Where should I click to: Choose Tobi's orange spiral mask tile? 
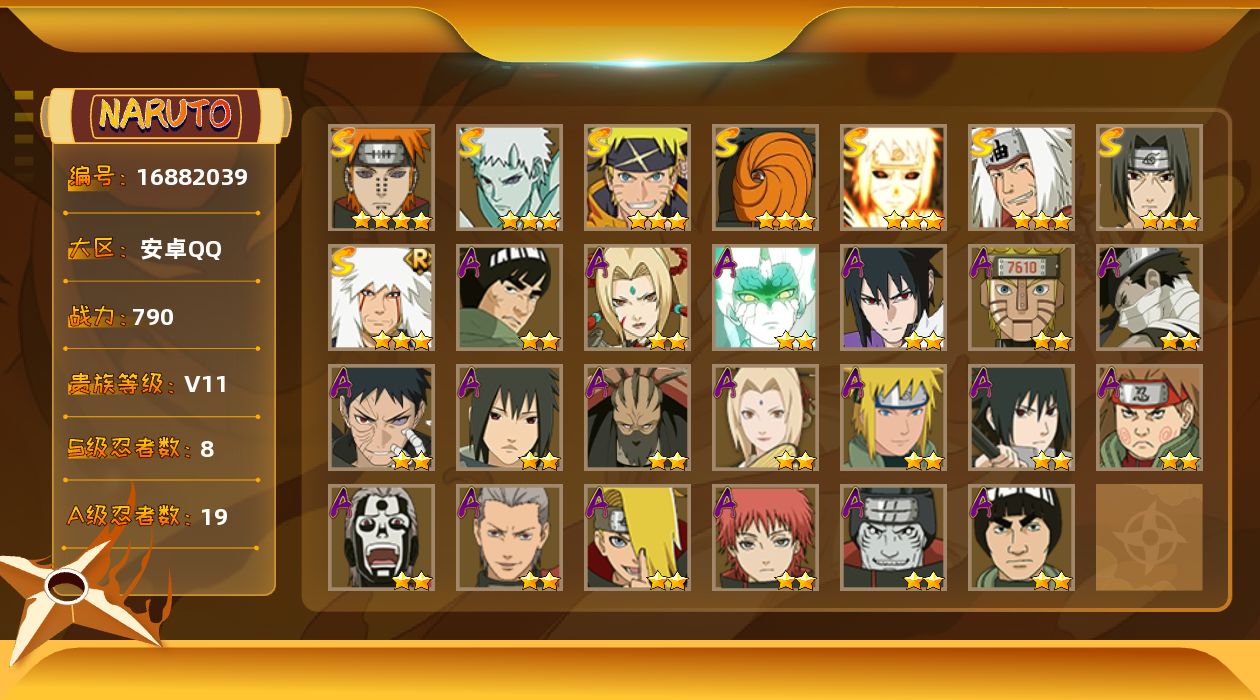[x=765, y=177]
